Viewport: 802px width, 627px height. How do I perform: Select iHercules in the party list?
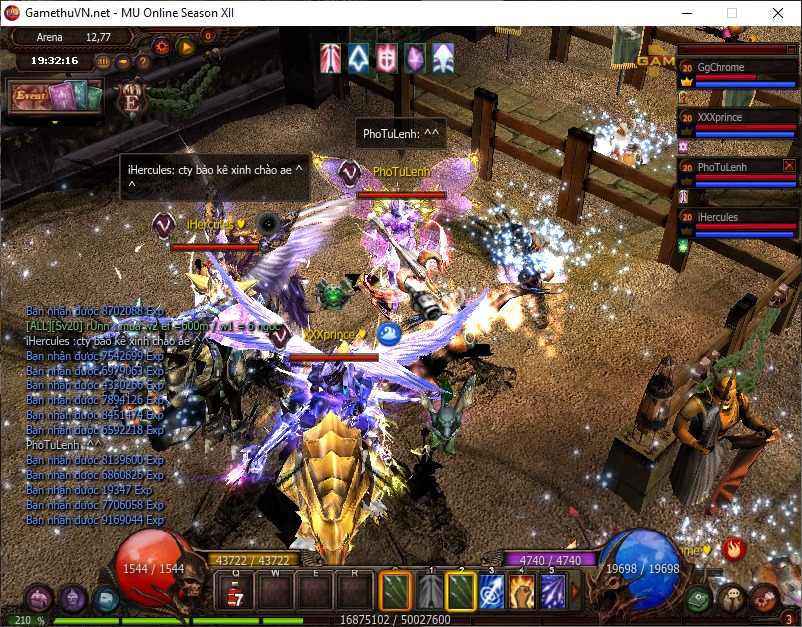[x=737, y=217]
